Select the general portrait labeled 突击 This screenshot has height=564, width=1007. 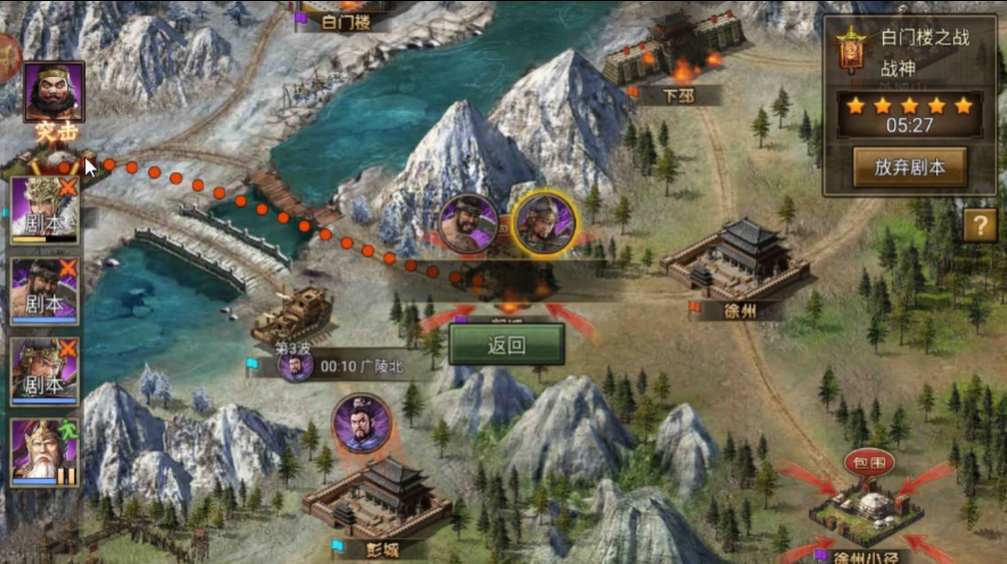[54, 94]
